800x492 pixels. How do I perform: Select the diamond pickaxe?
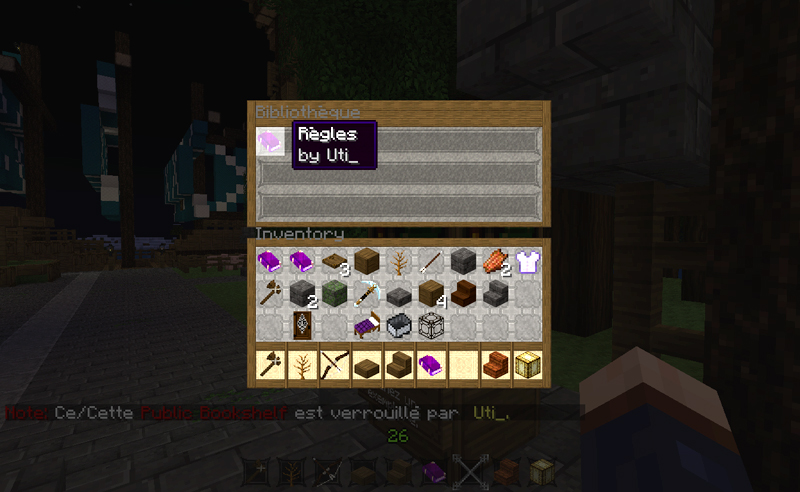pos(367,293)
